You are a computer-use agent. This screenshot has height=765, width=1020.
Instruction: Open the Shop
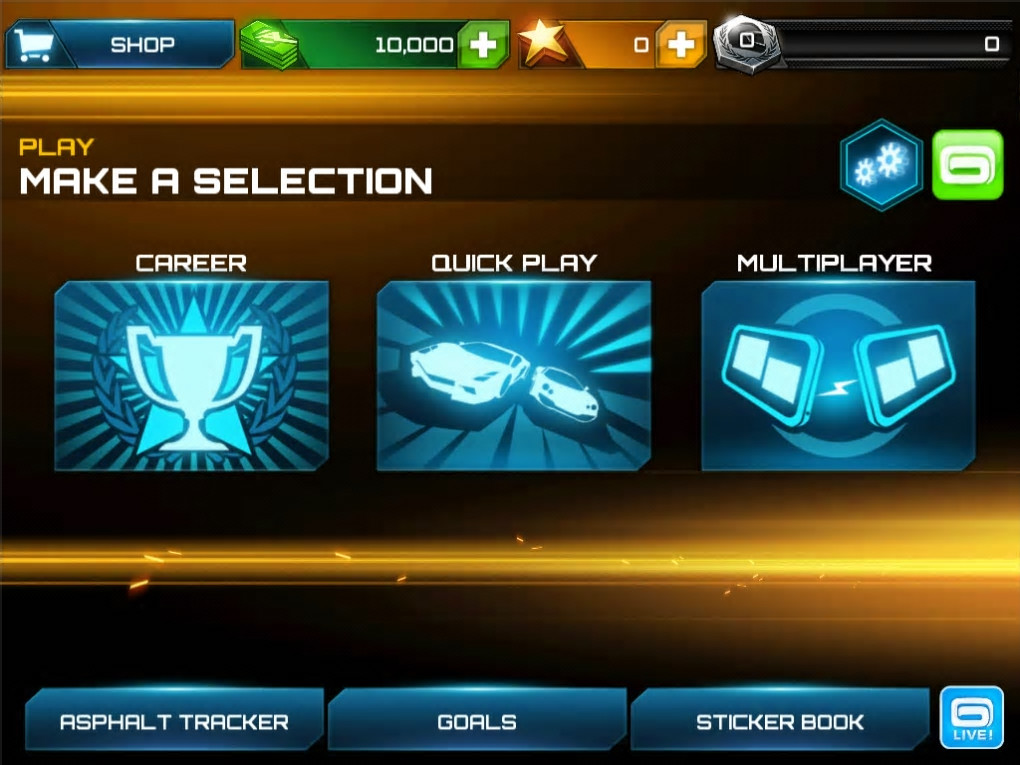pyautogui.click(x=120, y=45)
